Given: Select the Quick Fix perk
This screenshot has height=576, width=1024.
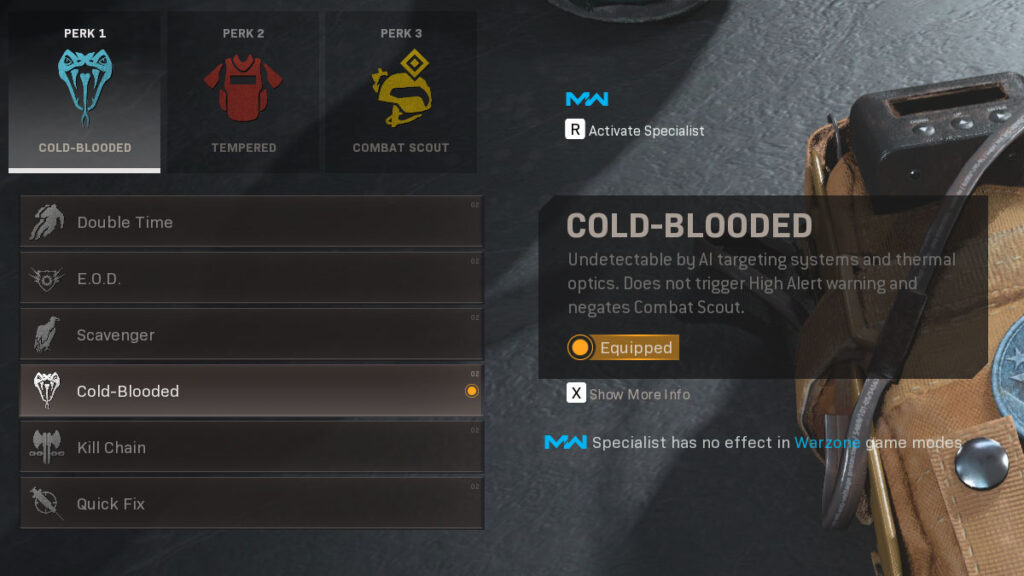Looking at the screenshot, I should tap(251, 503).
